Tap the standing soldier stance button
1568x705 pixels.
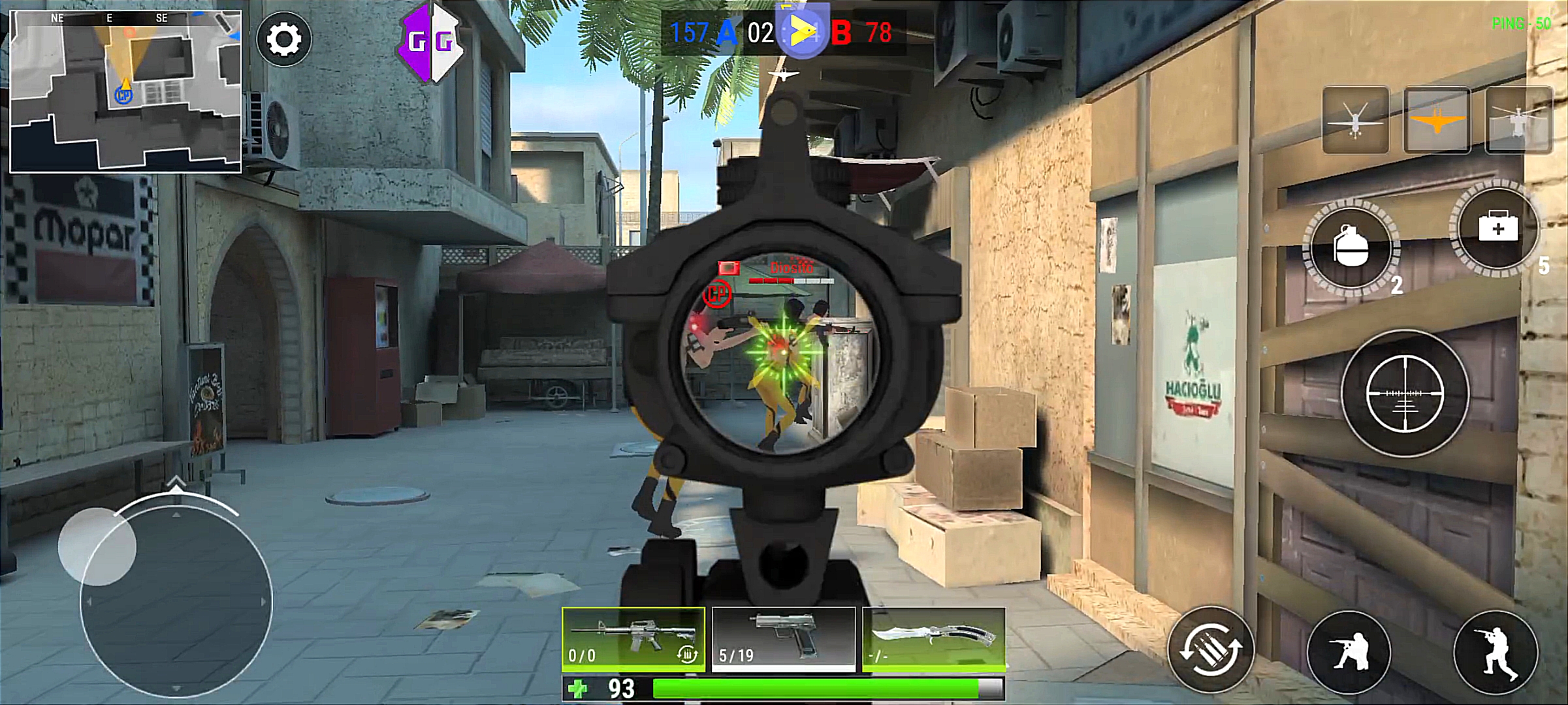[1496, 651]
